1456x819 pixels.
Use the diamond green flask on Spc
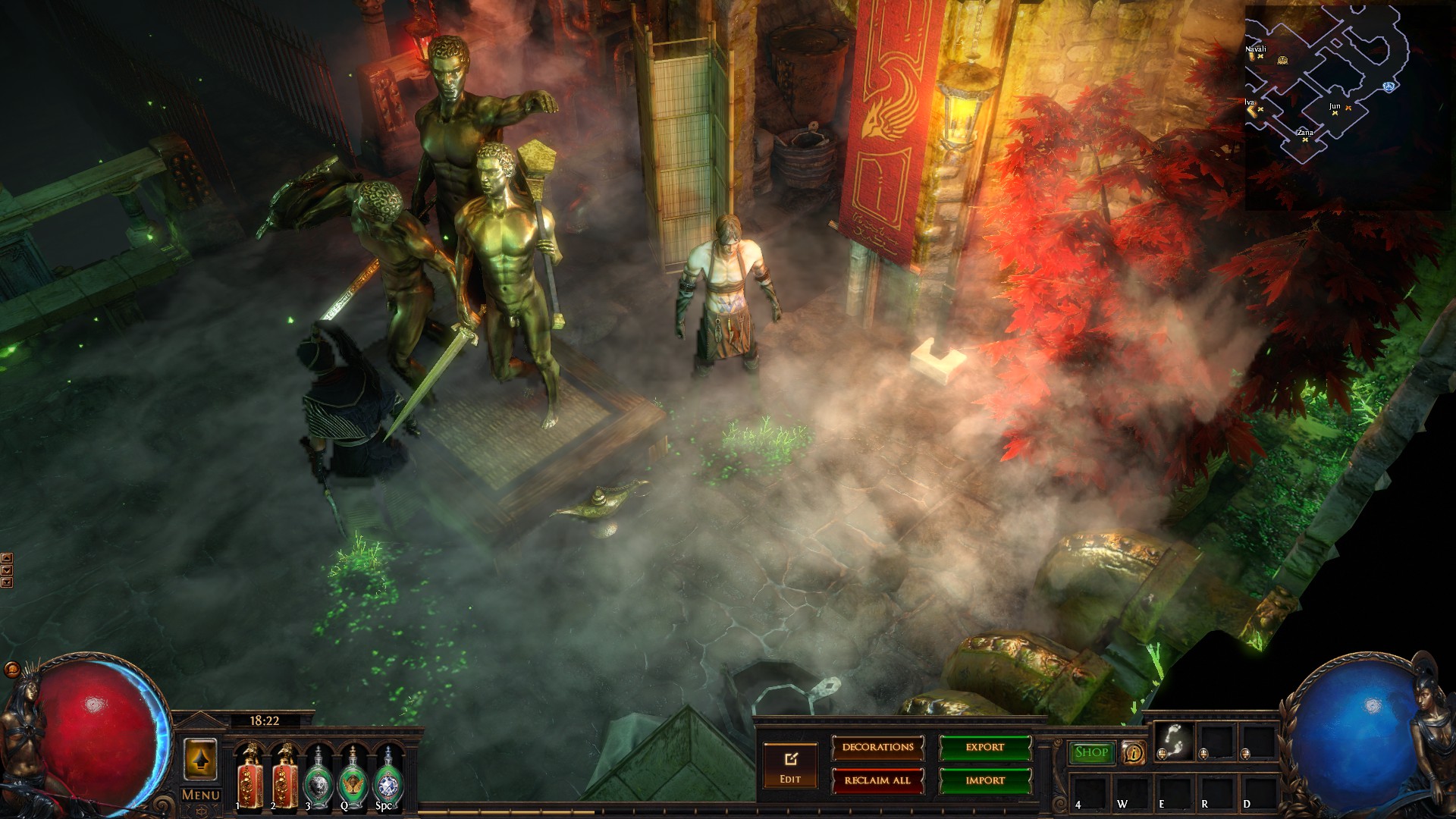(x=388, y=775)
